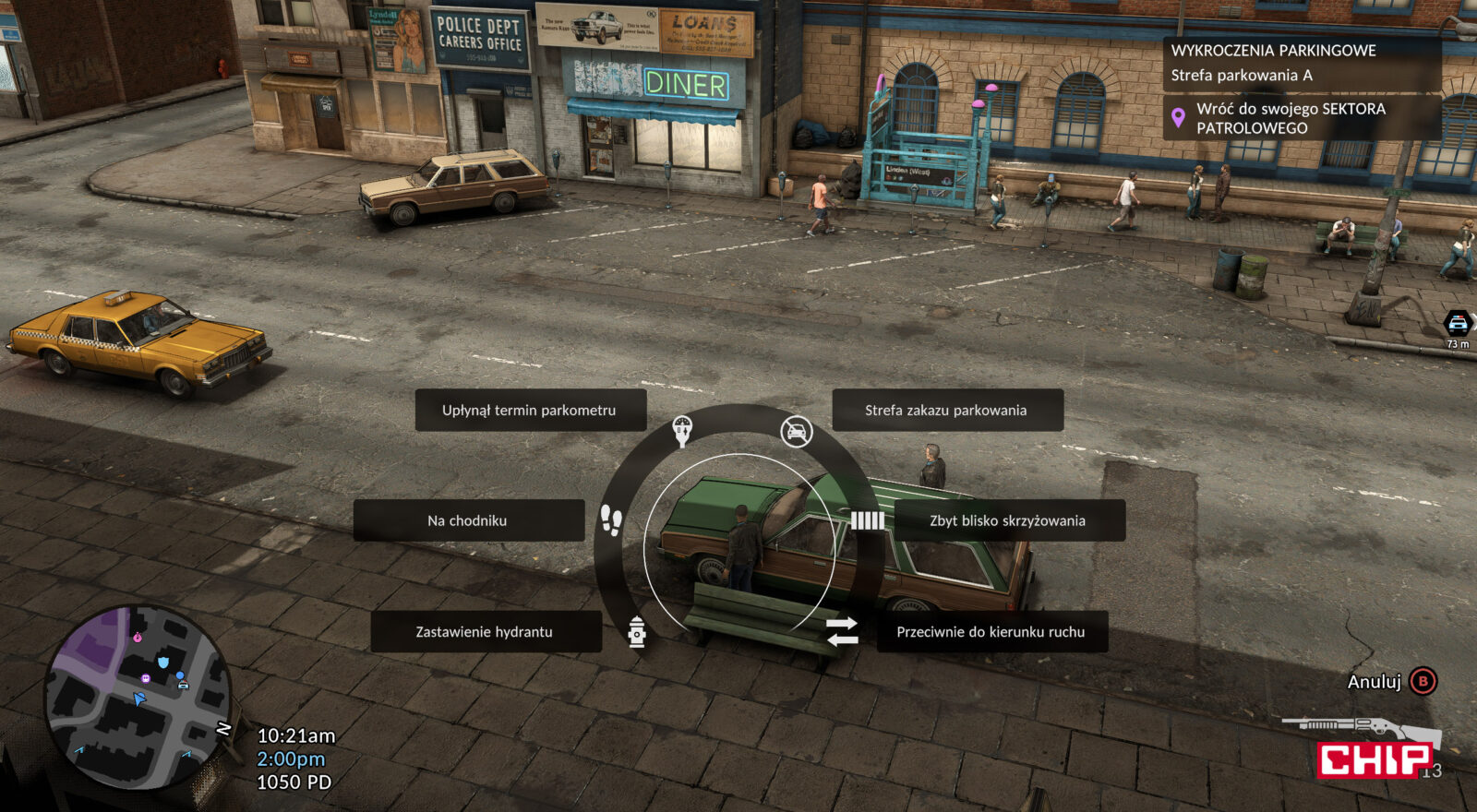Select the shotgun weapon icon
1477x812 pixels.
1357,729
